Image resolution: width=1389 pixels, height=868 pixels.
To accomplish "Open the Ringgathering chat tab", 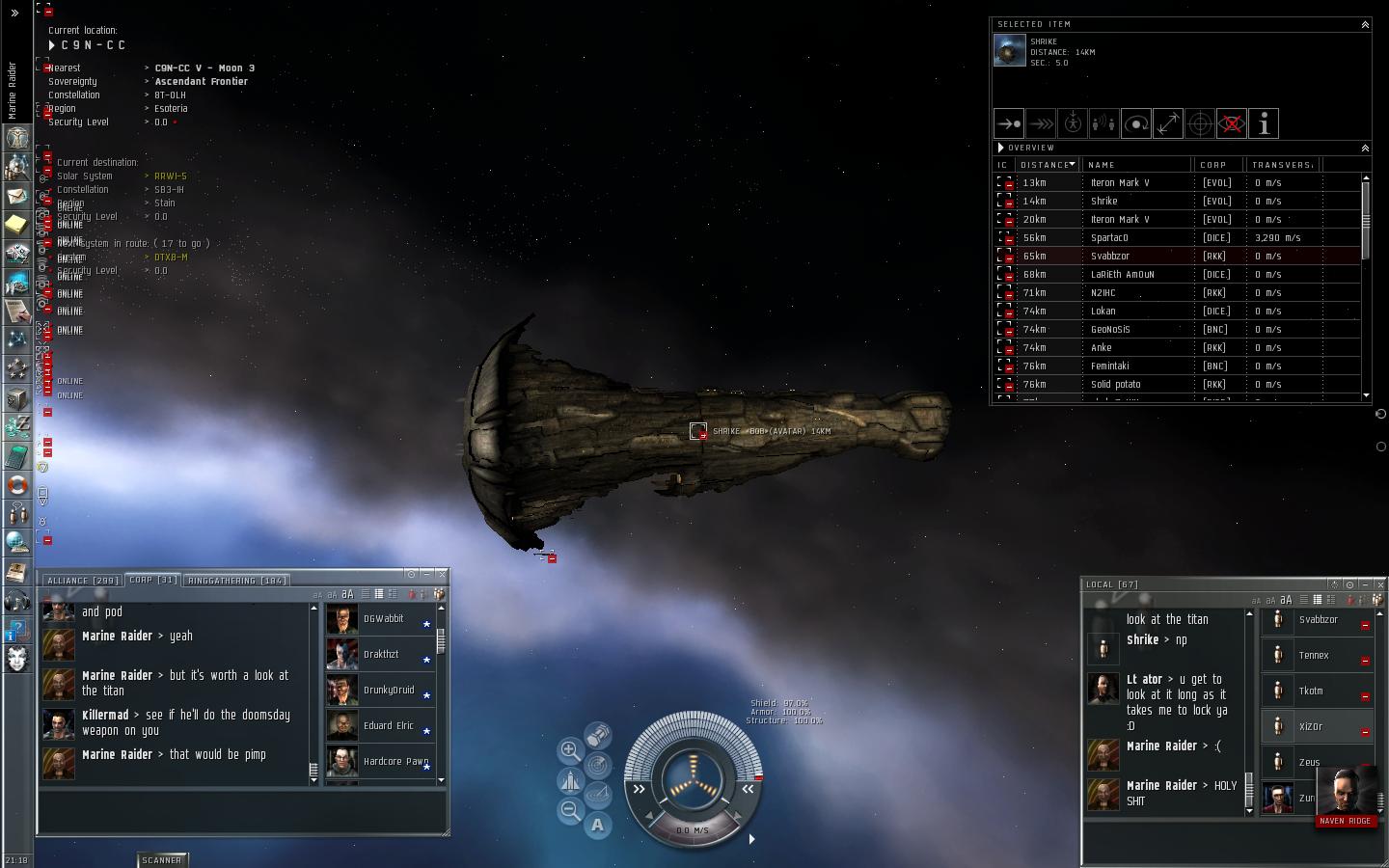I will (235, 581).
